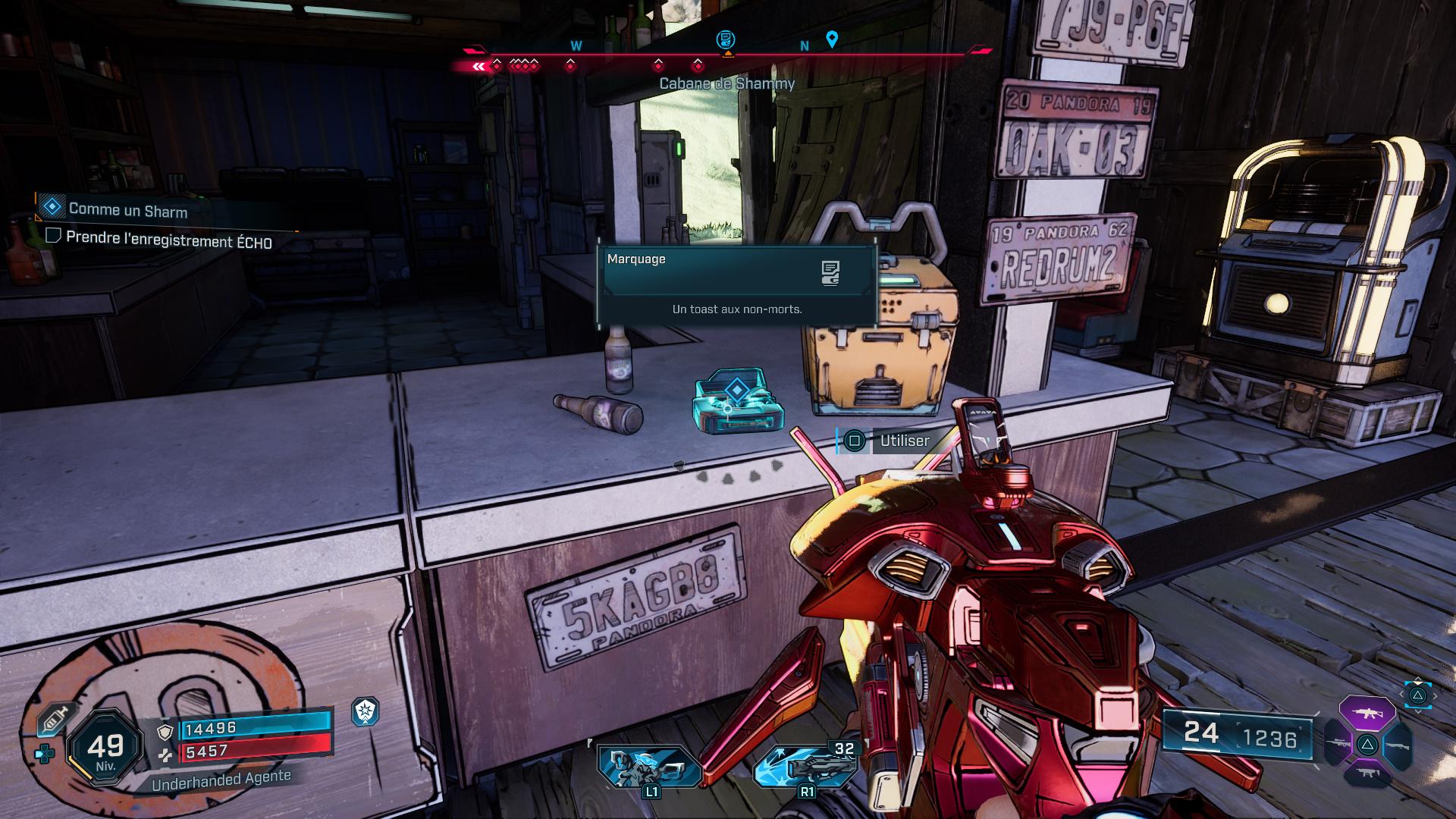Select the "Comme un Sharm" quest tracker
This screenshot has height=819, width=1456.
[x=127, y=209]
